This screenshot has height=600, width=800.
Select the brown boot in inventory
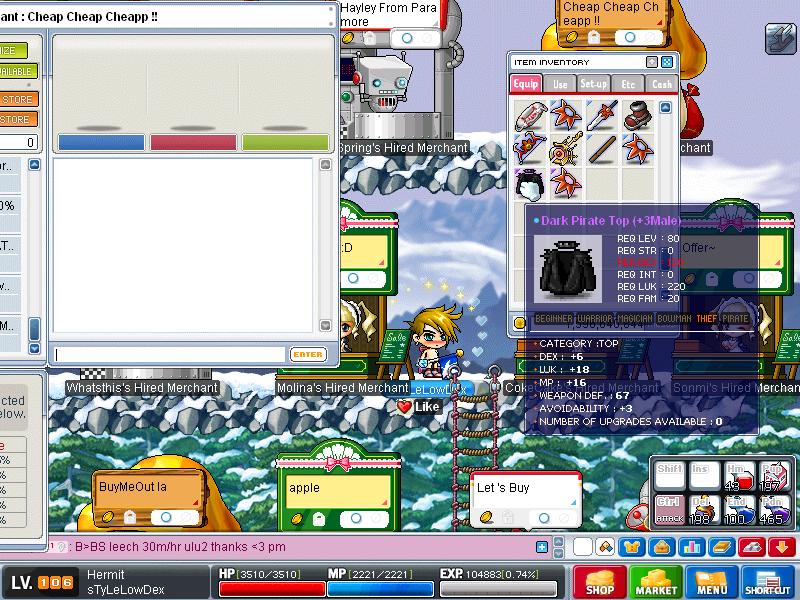(x=637, y=115)
